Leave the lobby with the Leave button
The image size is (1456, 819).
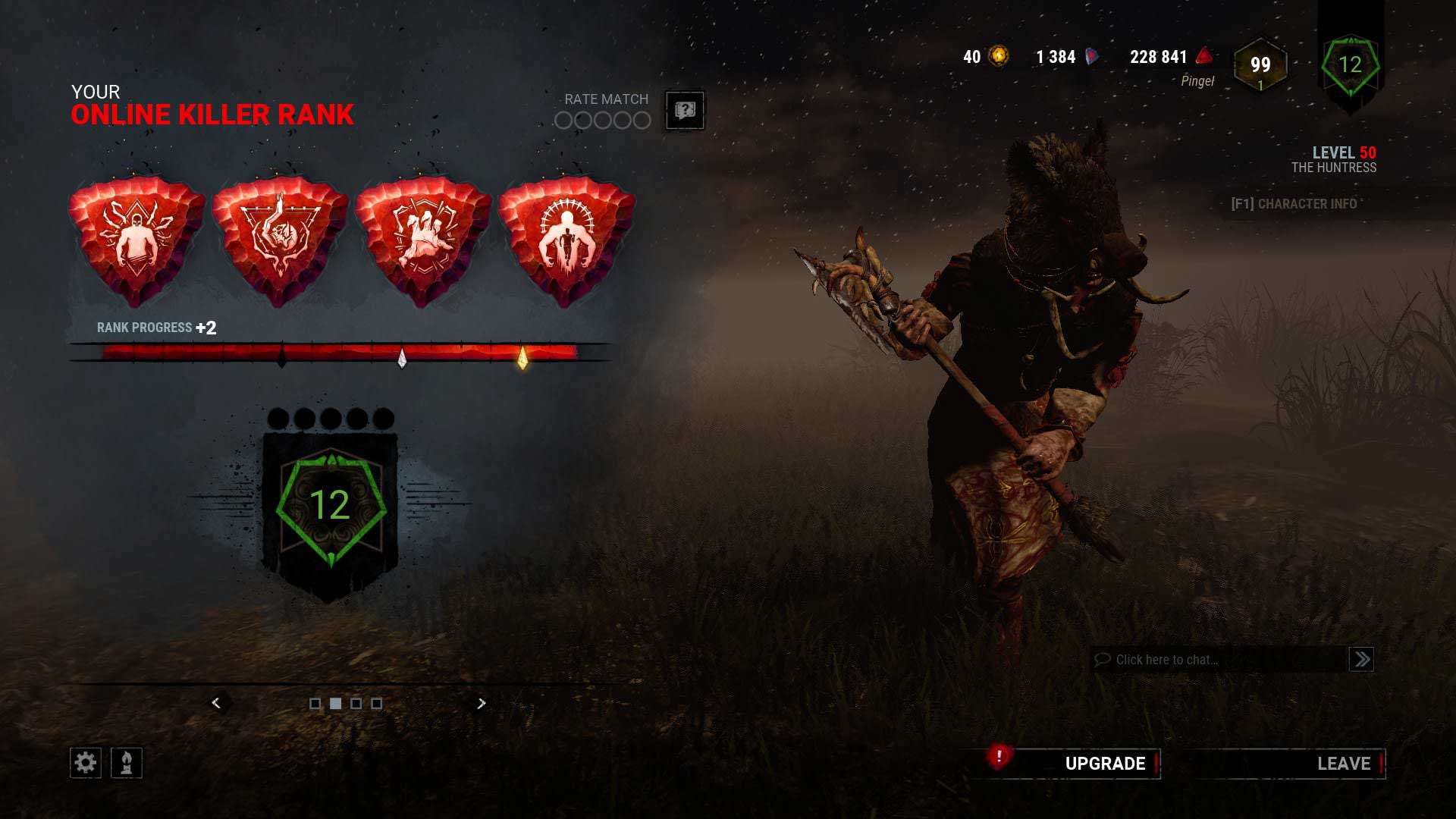tap(1344, 764)
